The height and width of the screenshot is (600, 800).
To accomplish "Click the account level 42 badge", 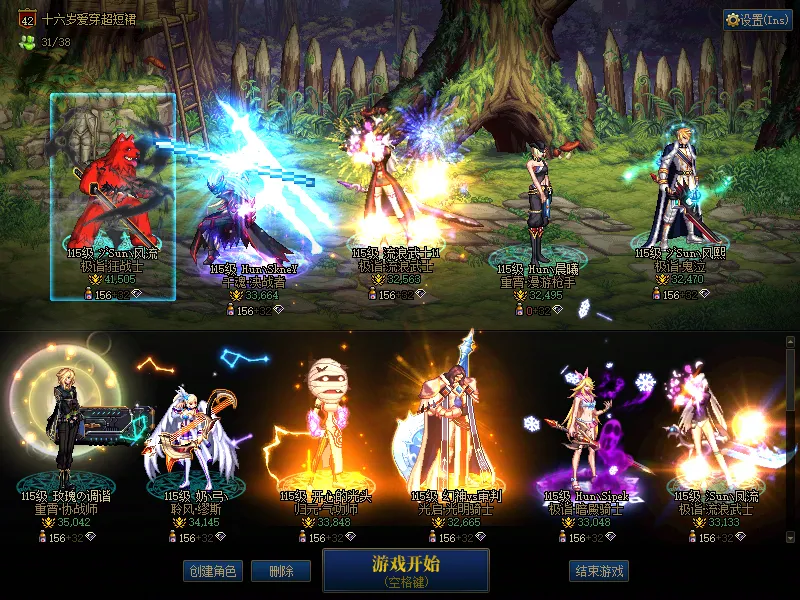I will coord(27,19).
